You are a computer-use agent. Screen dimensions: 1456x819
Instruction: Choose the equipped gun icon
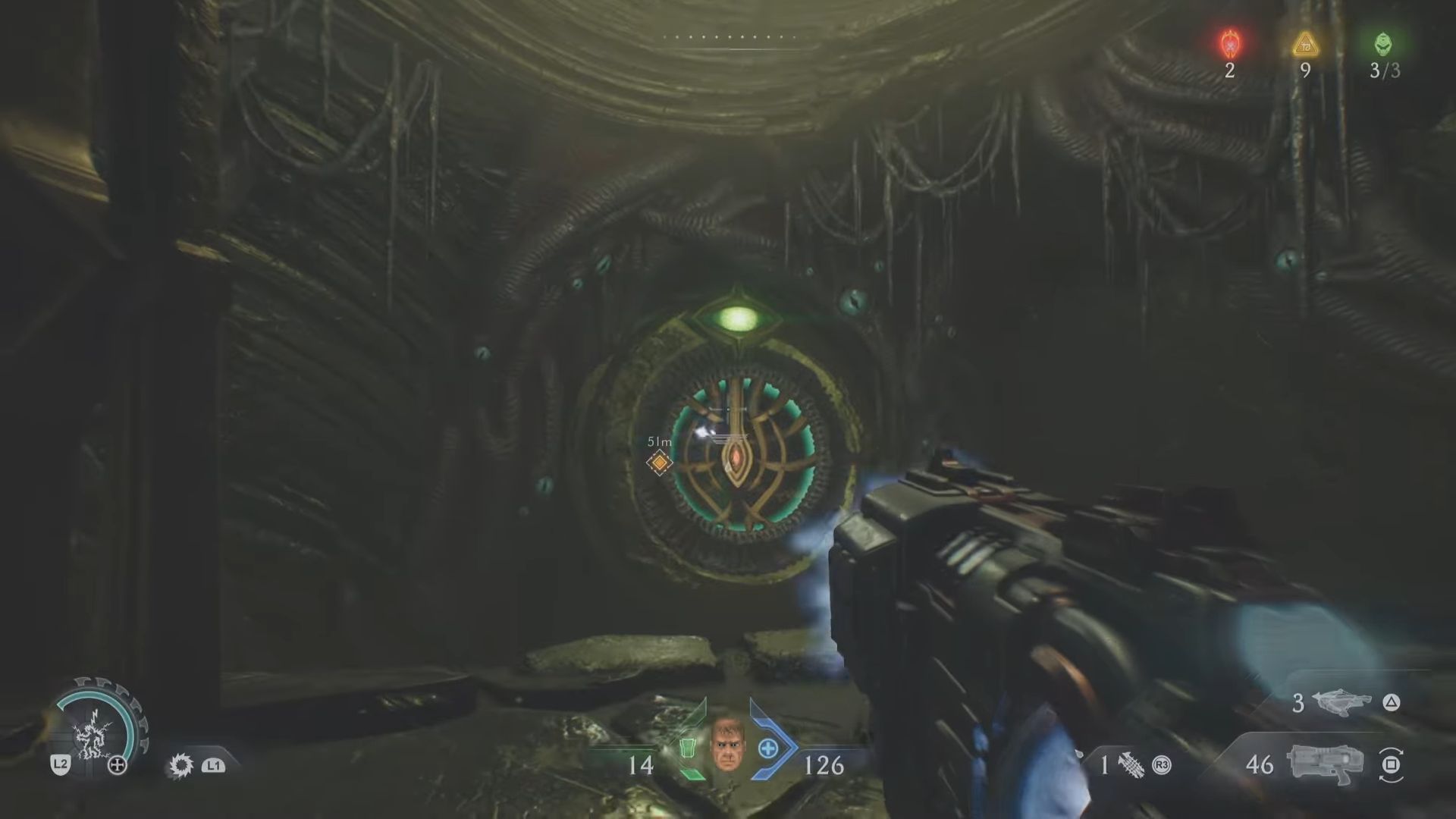1325,764
